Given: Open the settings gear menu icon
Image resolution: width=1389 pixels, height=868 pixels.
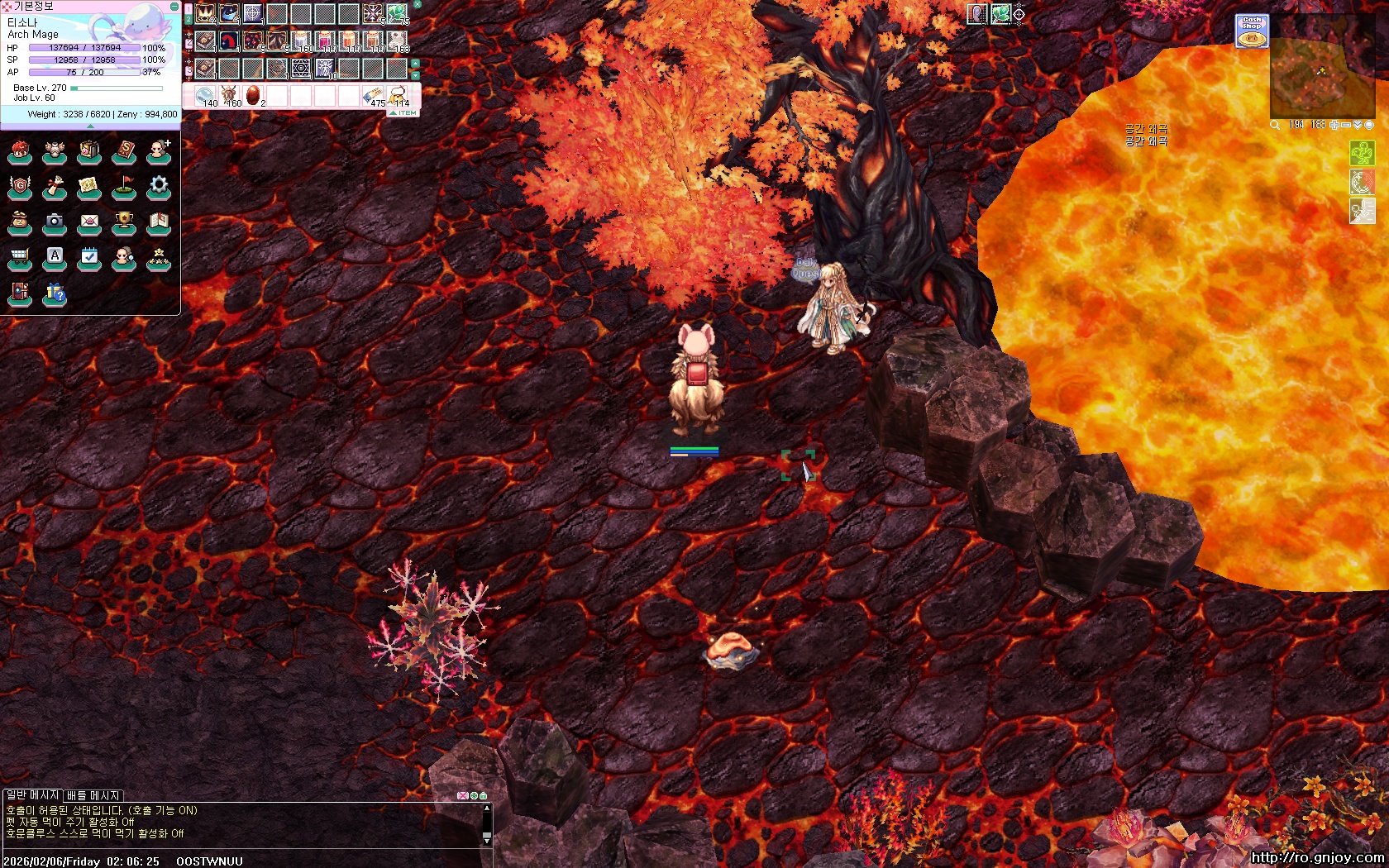Looking at the screenshot, I should (159, 186).
